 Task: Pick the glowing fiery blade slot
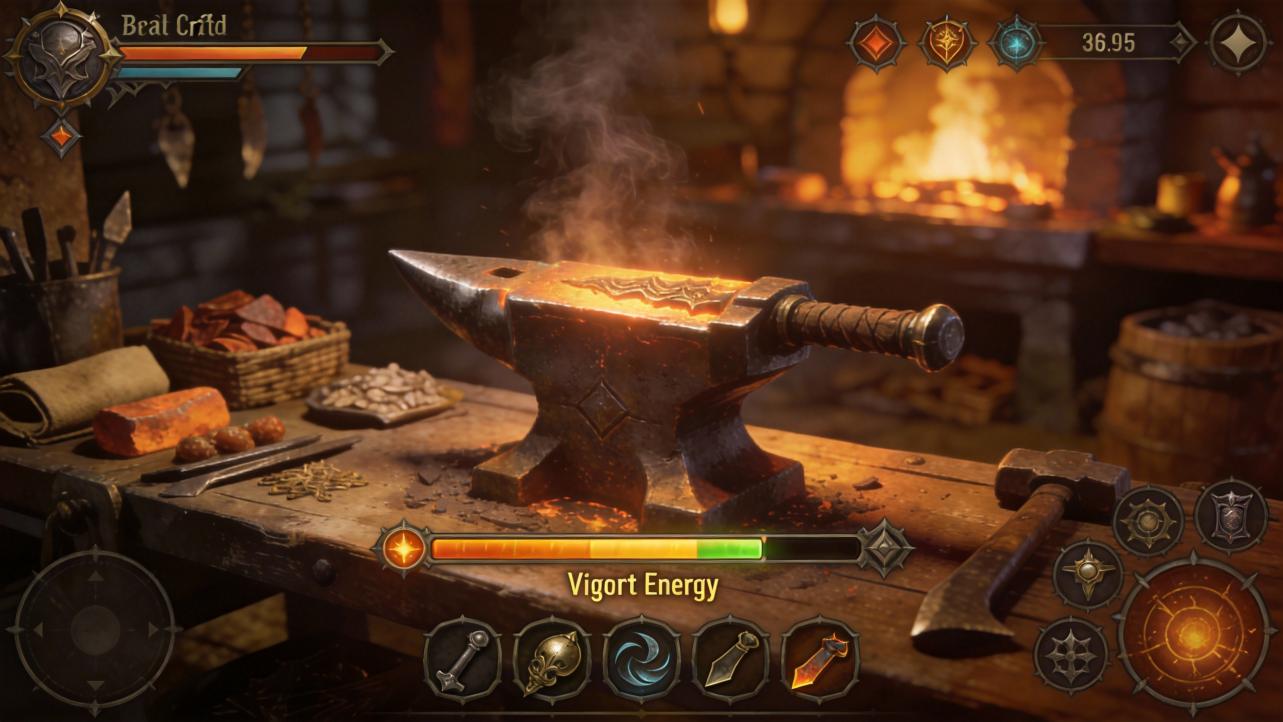tap(820, 658)
